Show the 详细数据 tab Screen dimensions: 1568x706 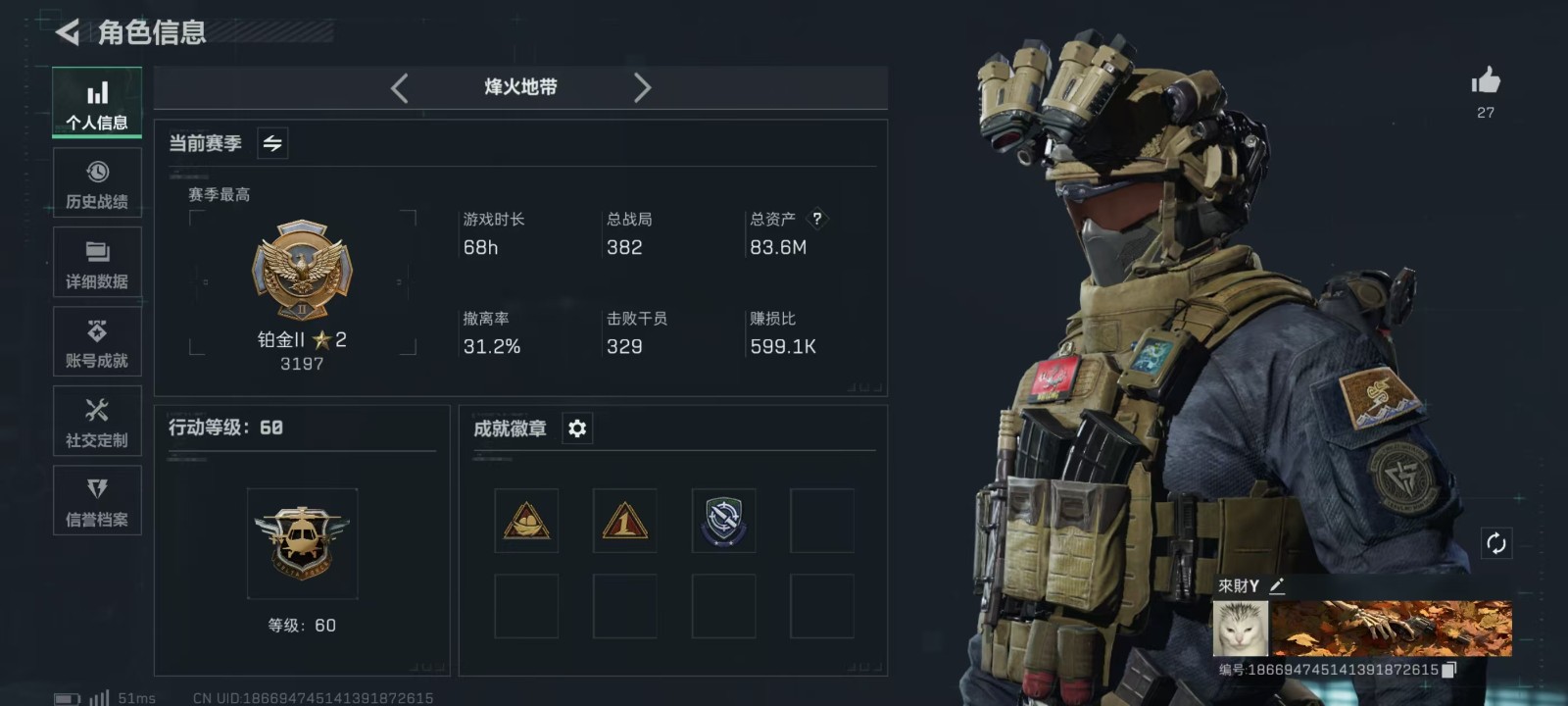(97, 263)
